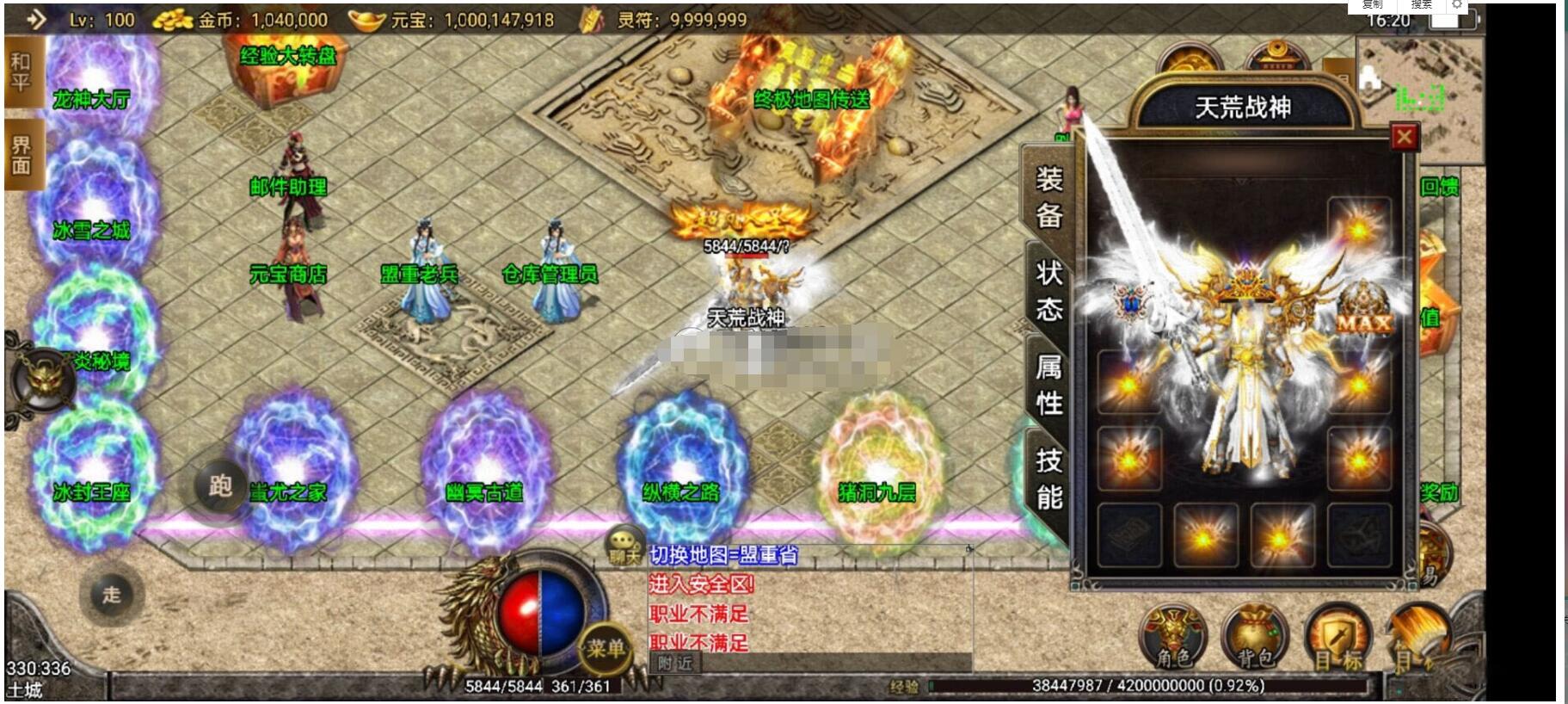The width and height of the screenshot is (1568, 704).
Task: Open the 角色 character button
Action: point(1173,639)
